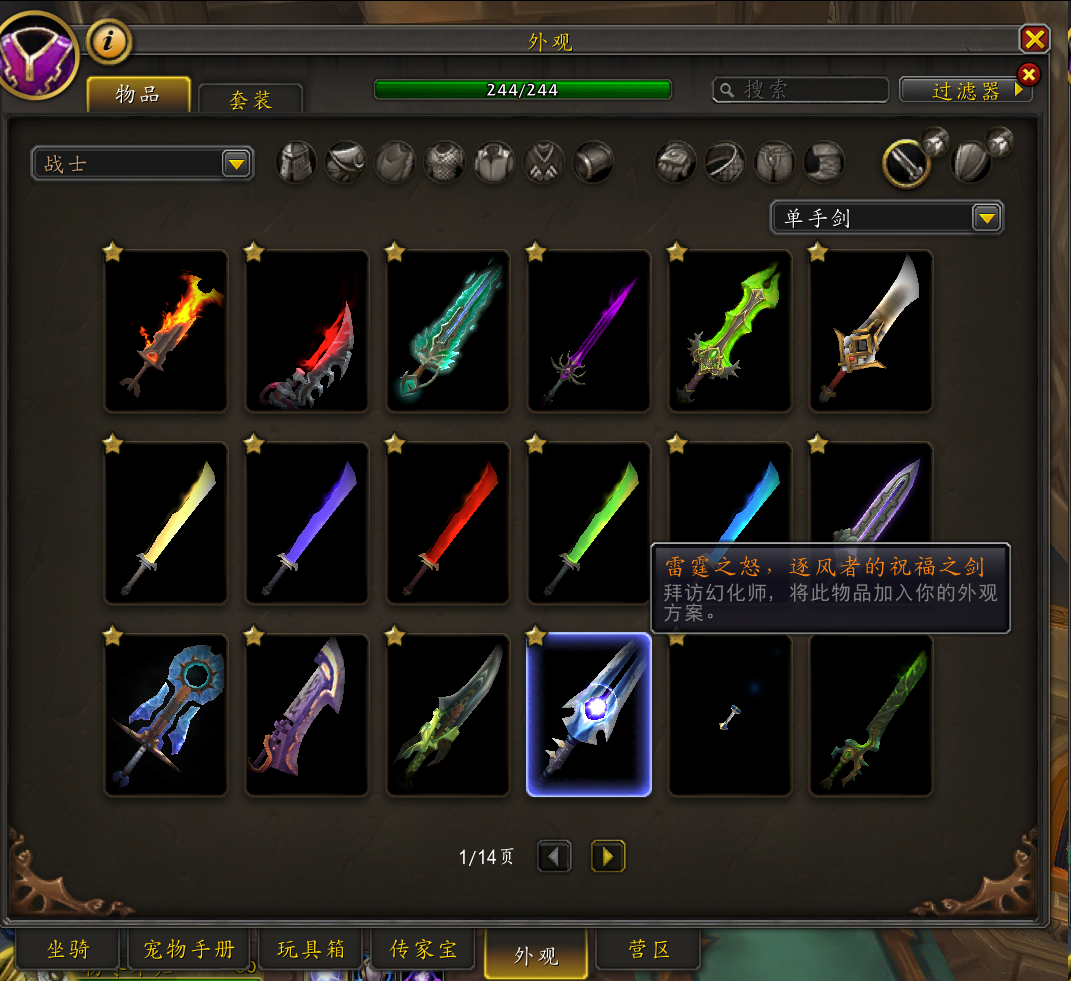Select the flaming orange sword appearance
The height and width of the screenshot is (981, 1071).
click(x=166, y=331)
